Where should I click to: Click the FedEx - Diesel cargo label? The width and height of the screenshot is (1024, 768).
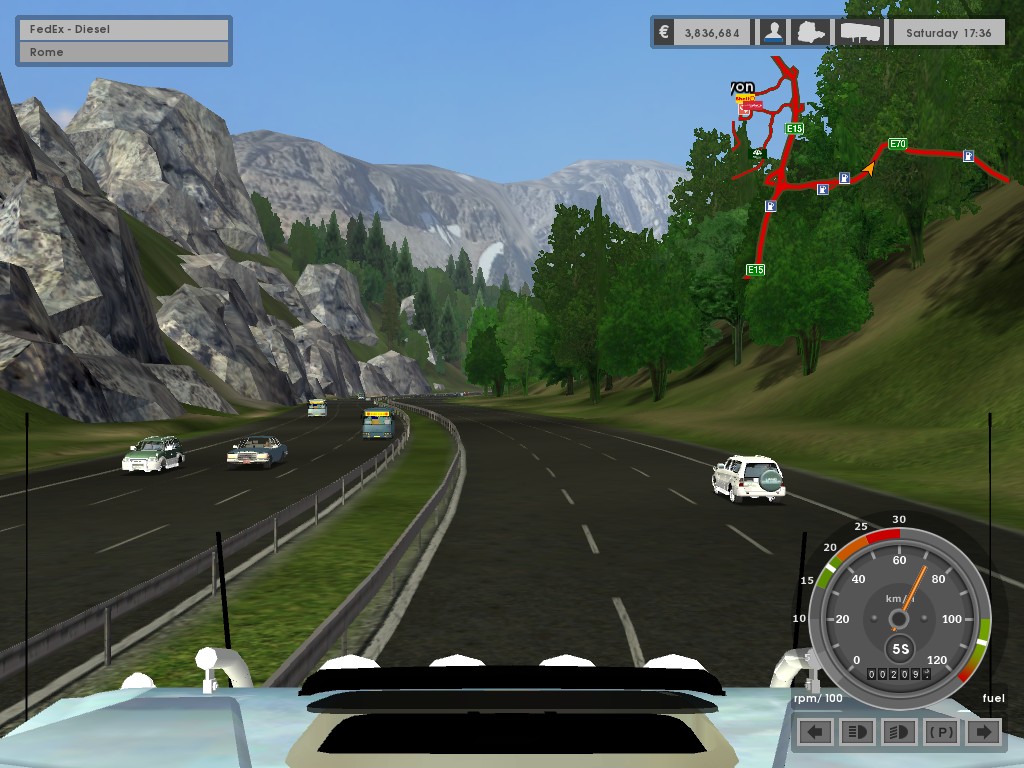tap(124, 29)
